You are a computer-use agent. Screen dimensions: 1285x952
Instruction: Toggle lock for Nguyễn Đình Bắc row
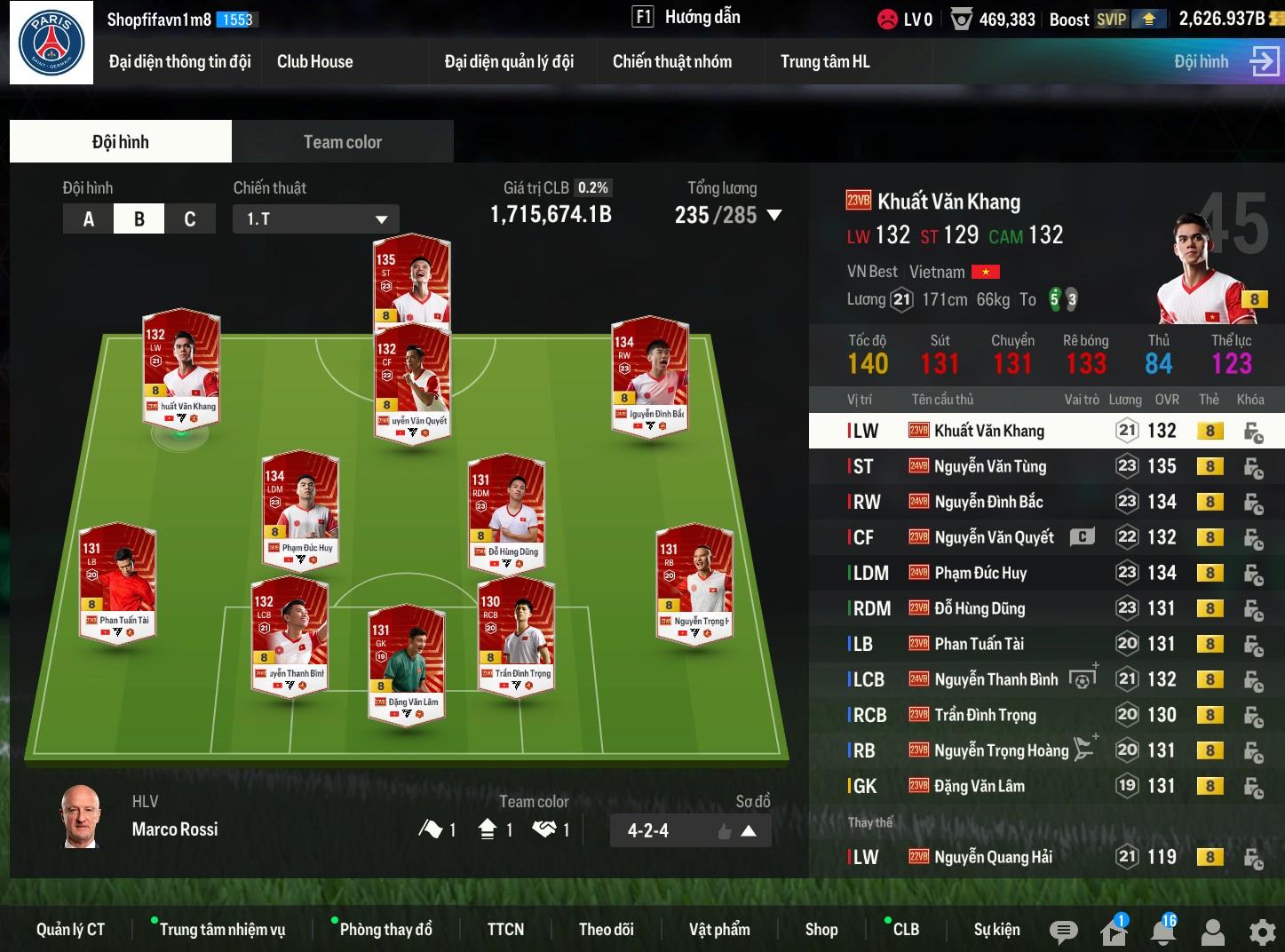click(1253, 503)
